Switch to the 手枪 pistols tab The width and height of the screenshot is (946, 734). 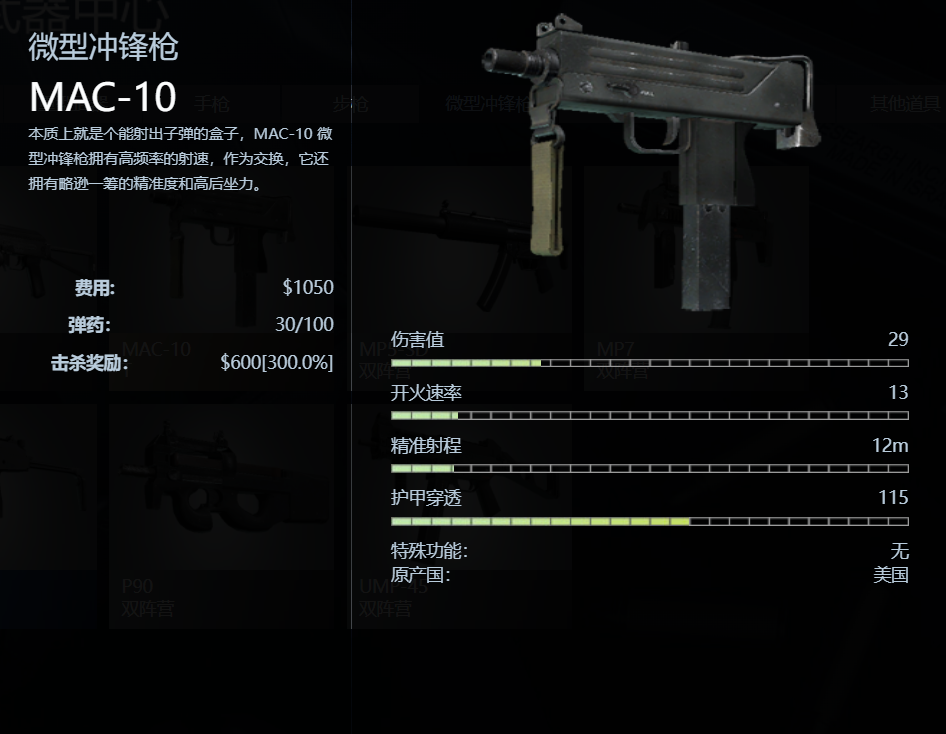pyautogui.click(x=211, y=103)
